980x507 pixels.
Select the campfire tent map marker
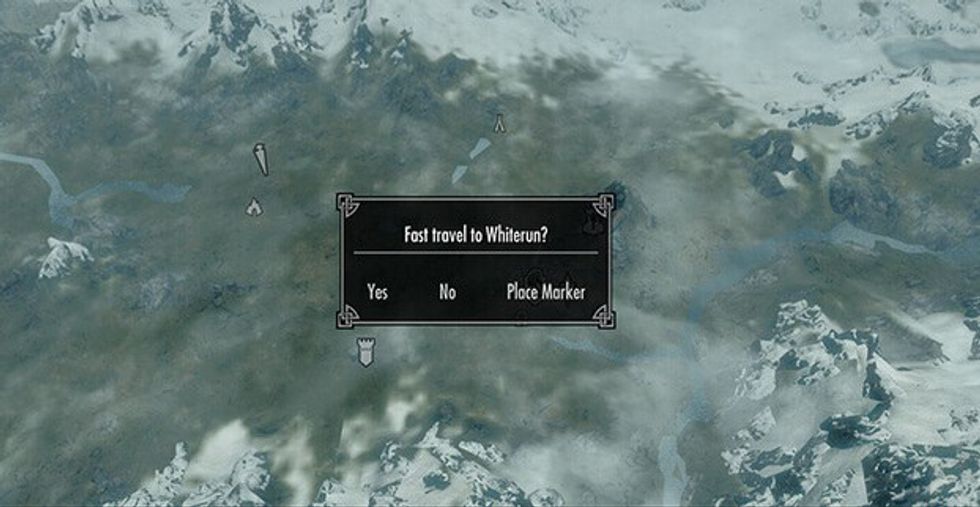pos(254,206)
